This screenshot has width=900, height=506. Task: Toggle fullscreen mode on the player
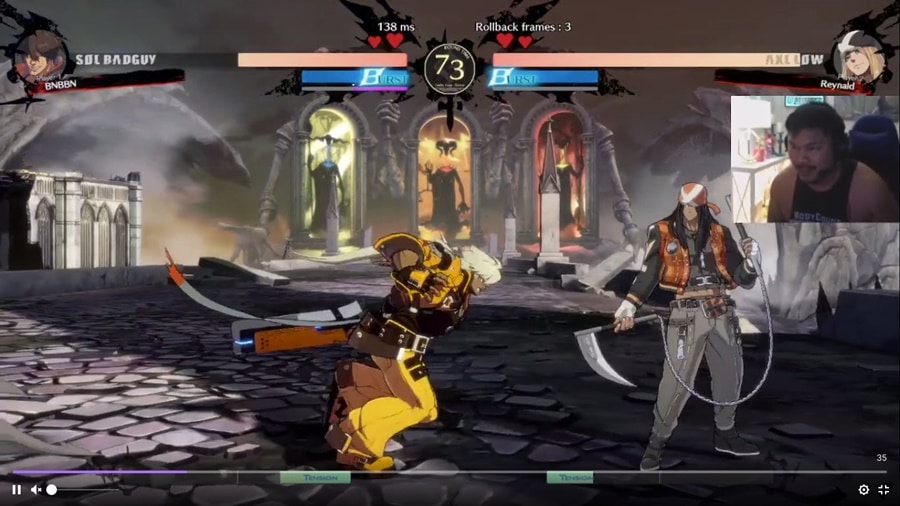pos(884,490)
